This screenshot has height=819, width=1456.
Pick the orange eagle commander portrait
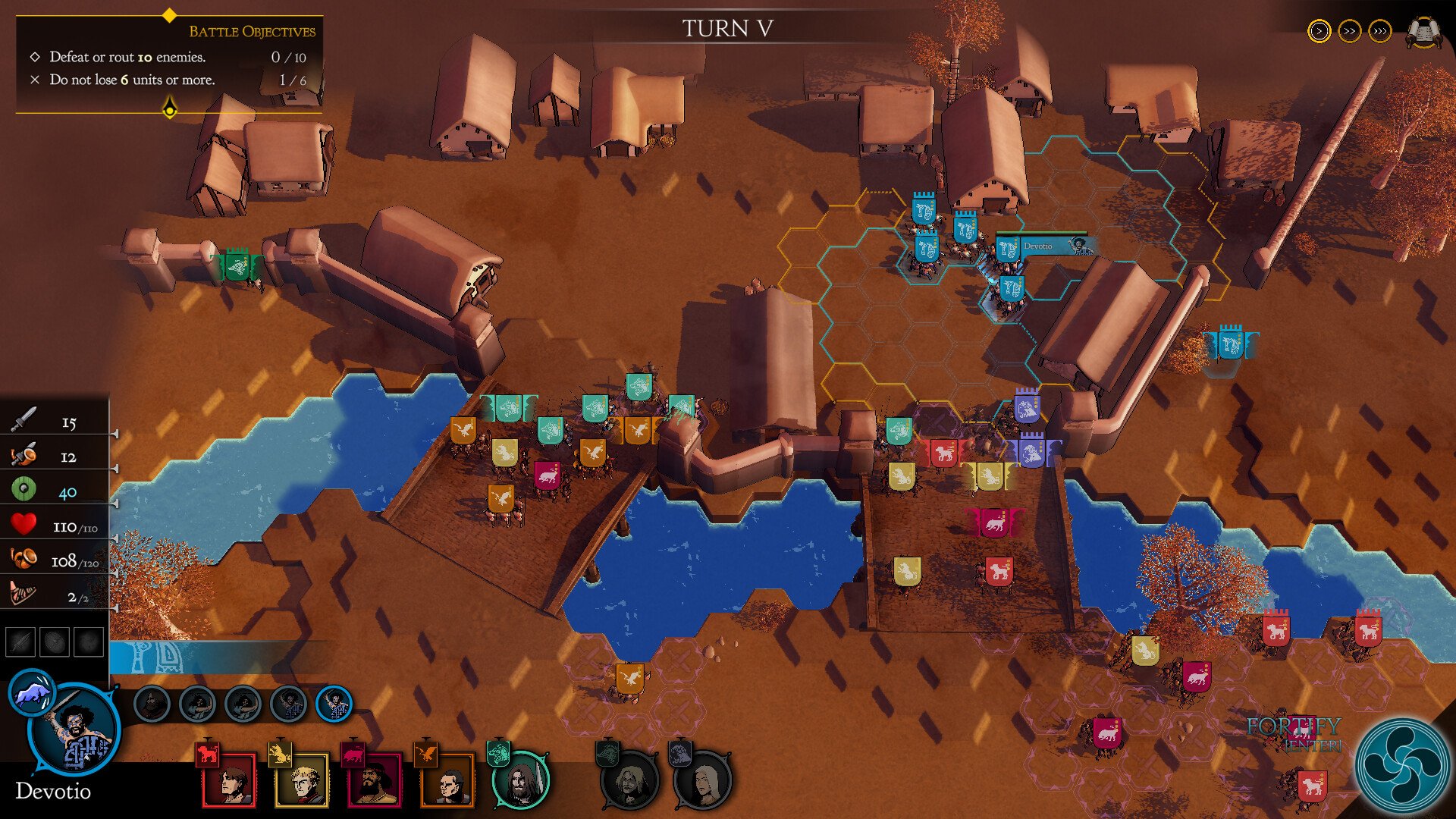(x=447, y=780)
